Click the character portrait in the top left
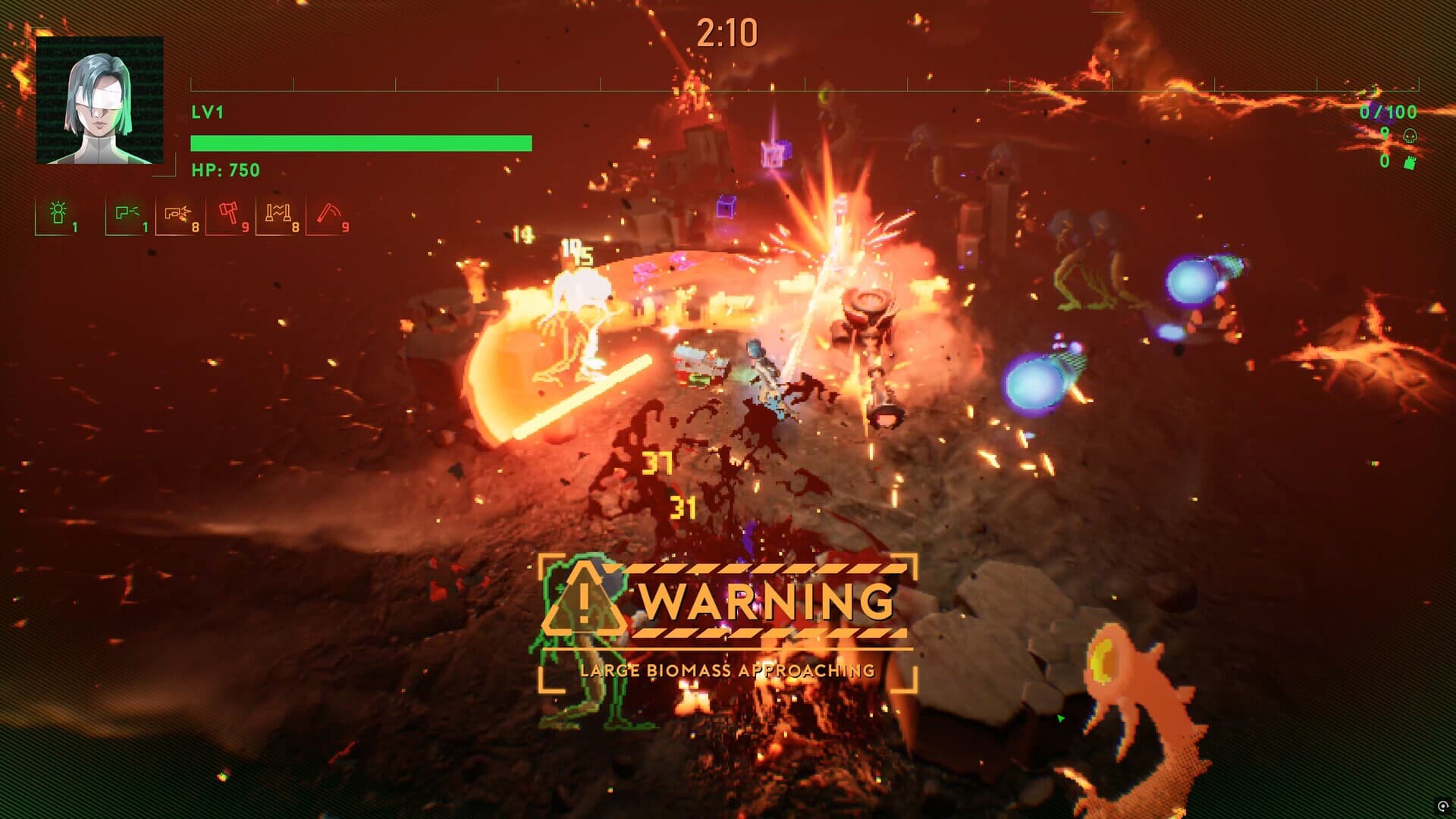The height and width of the screenshot is (819, 1456). coord(99,99)
